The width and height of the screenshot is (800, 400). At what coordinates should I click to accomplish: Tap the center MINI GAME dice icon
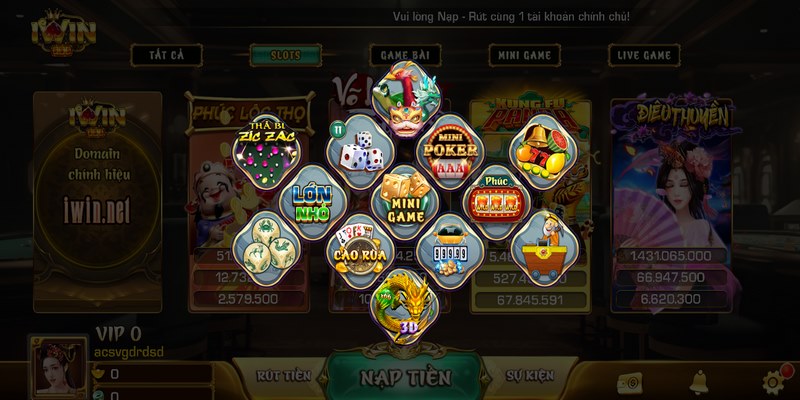tap(404, 199)
